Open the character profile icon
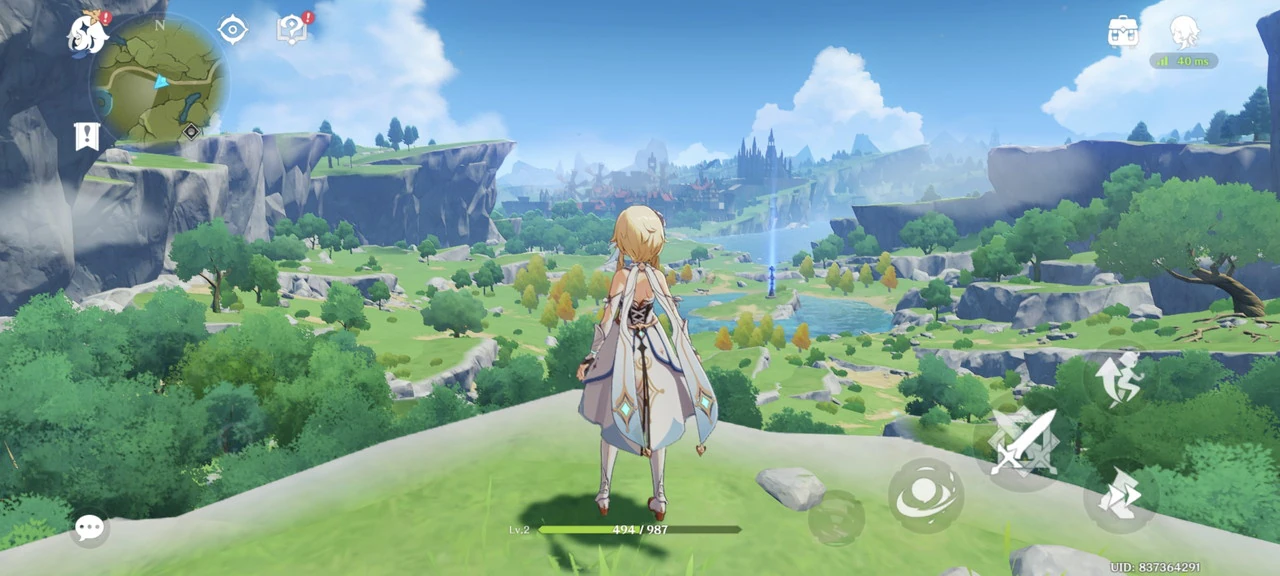This screenshot has width=1280, height=576. pos(1184,31)
